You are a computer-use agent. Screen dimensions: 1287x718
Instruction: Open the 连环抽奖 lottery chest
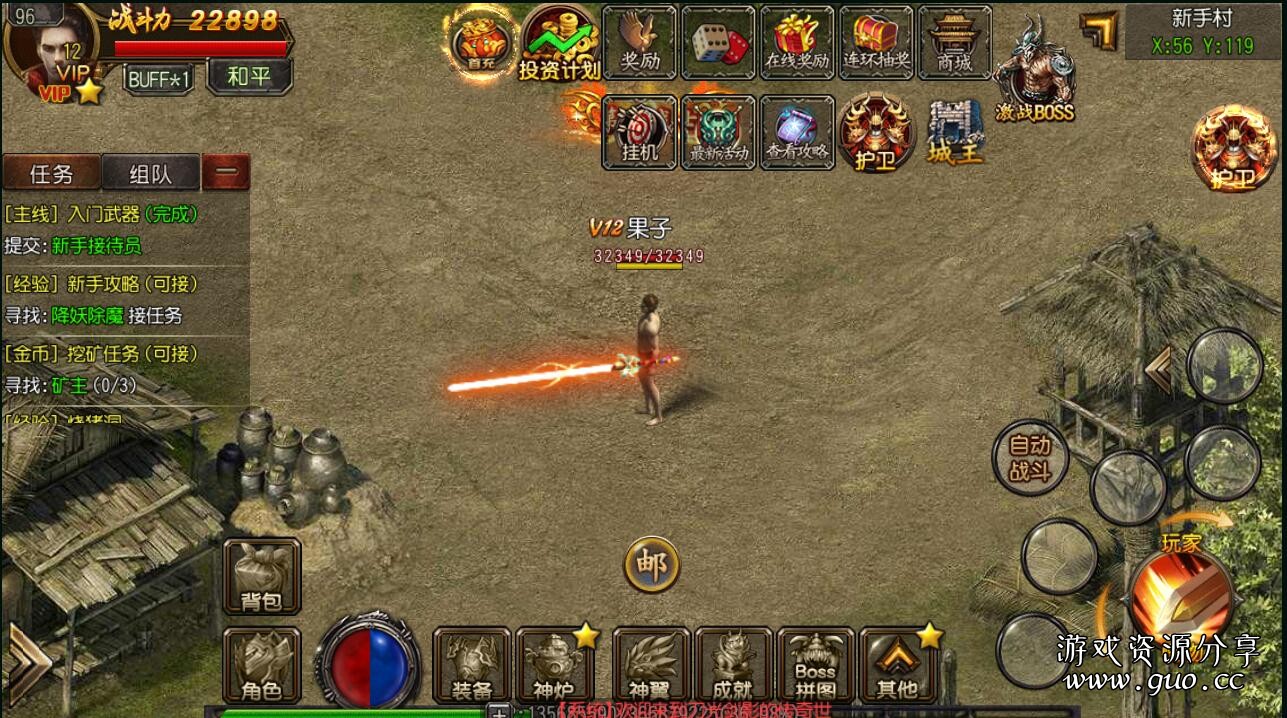click(x=876, y=42)
